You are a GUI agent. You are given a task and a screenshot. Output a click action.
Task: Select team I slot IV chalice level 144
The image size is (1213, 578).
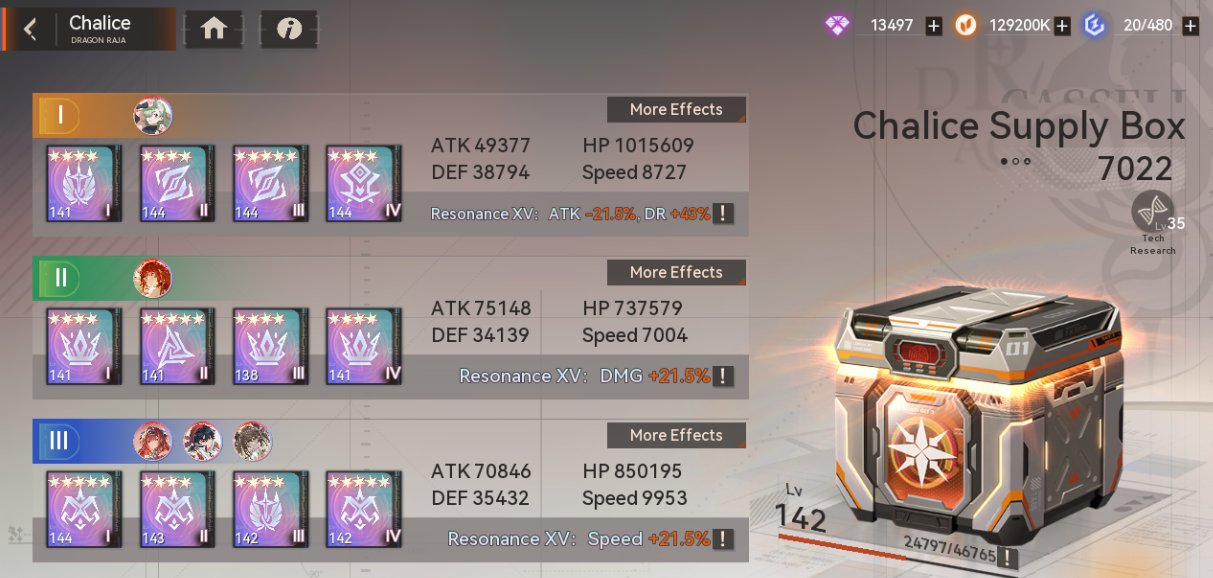364,183
